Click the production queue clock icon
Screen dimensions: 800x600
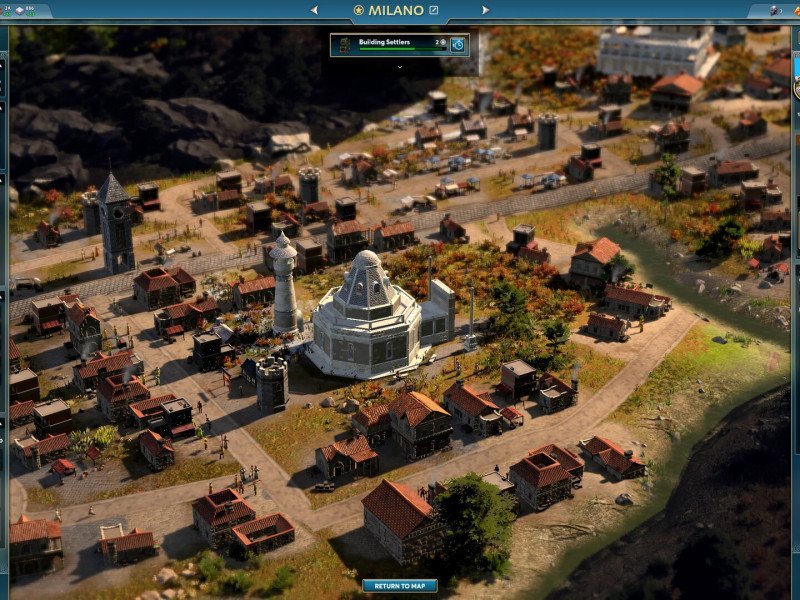(x=458, y=44)
